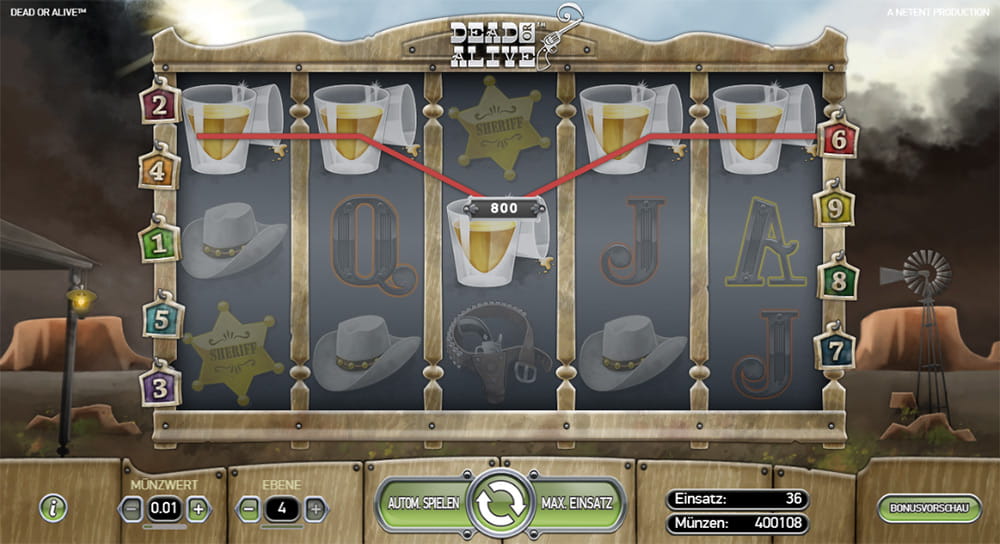Decrease the Münzwert coin value
Screen dimensions: 1000x544
(x=132, y=509)
